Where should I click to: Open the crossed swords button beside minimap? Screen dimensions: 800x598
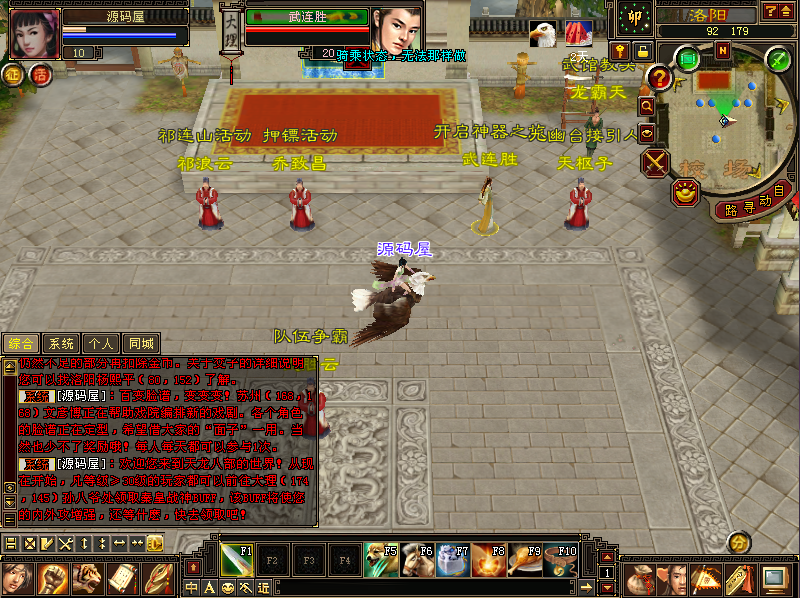point(656,163)
